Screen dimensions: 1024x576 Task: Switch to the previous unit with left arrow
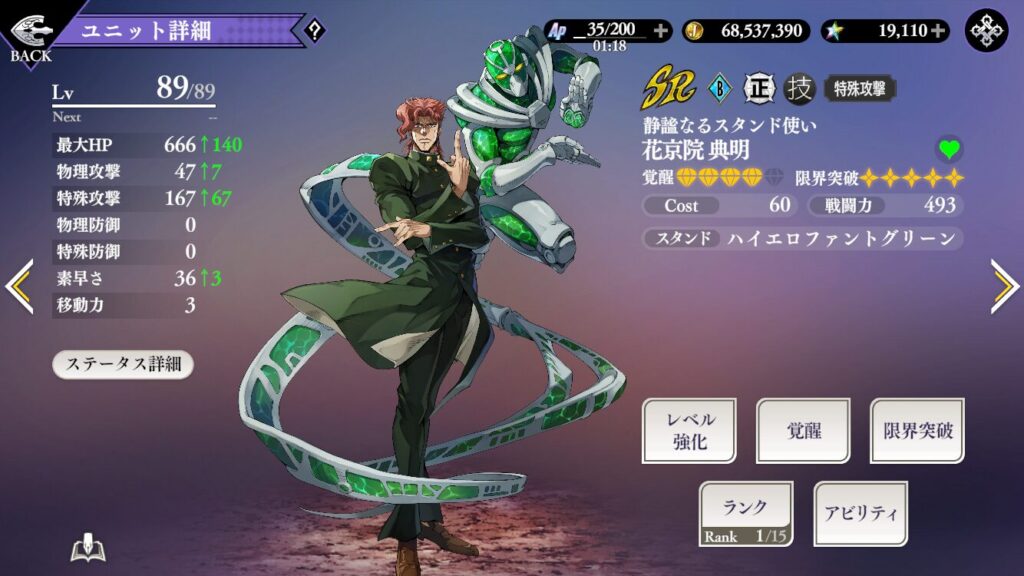pos(20,286)
